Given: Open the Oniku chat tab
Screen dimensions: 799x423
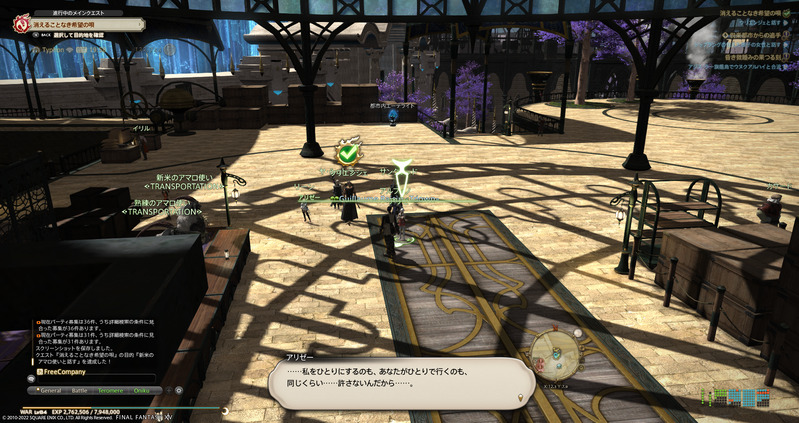Looking at the screenshot, I should pos(141,390).
